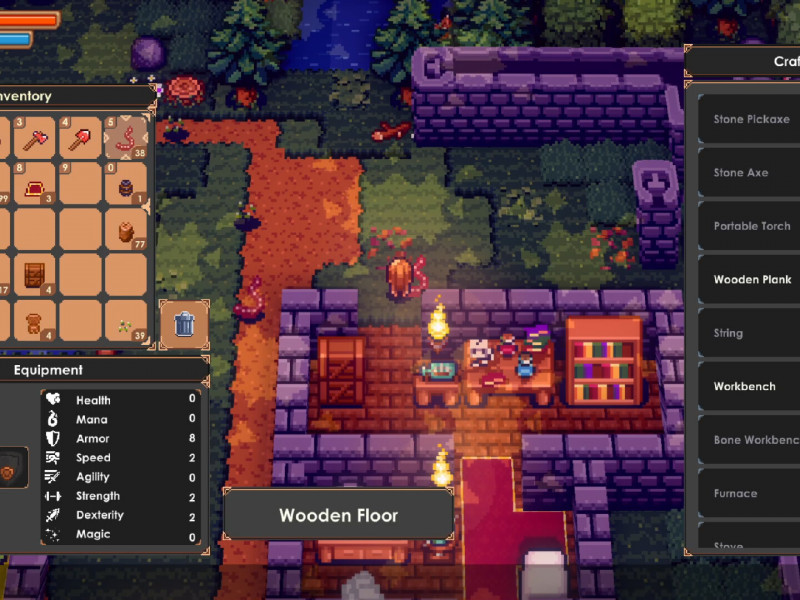800x600 pixels.
Task: Select the small wooden figure item stack
Action: point(36,322)
